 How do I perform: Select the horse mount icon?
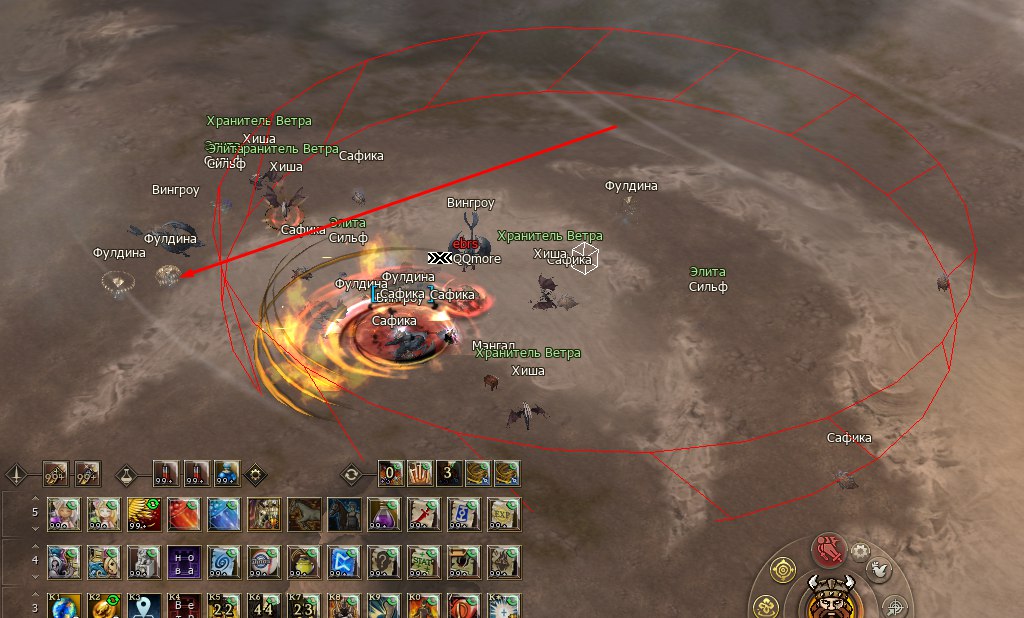click(302, 513)
